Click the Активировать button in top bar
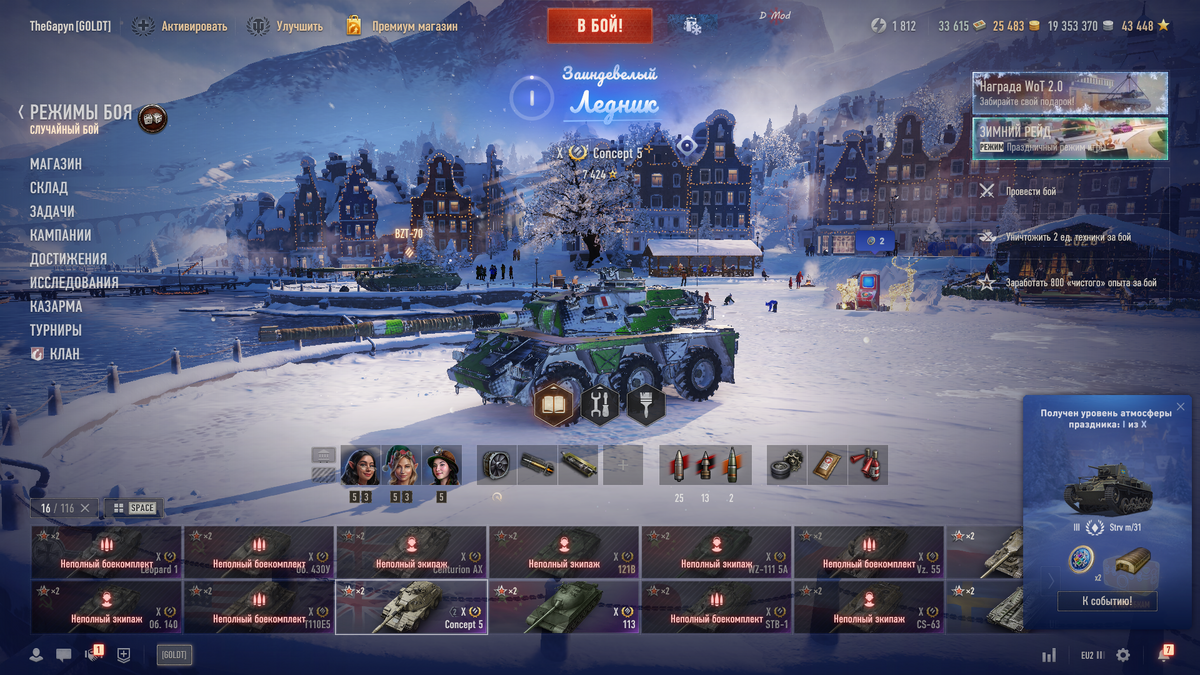This screenshot has width=1200, height=675. [182, 26]
